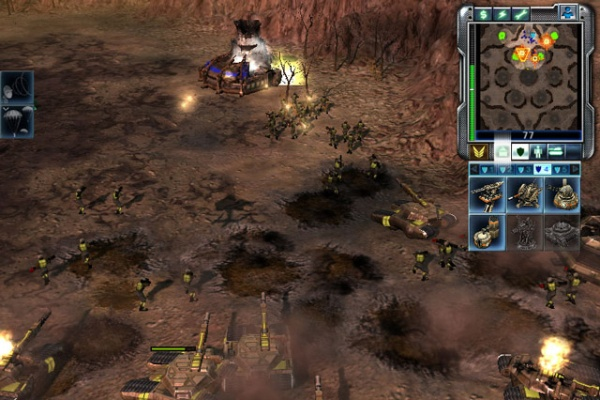This screenshot has height=400, width=600.
Task: Toggle the power lightning bolt button
Action: click(502, 14)
